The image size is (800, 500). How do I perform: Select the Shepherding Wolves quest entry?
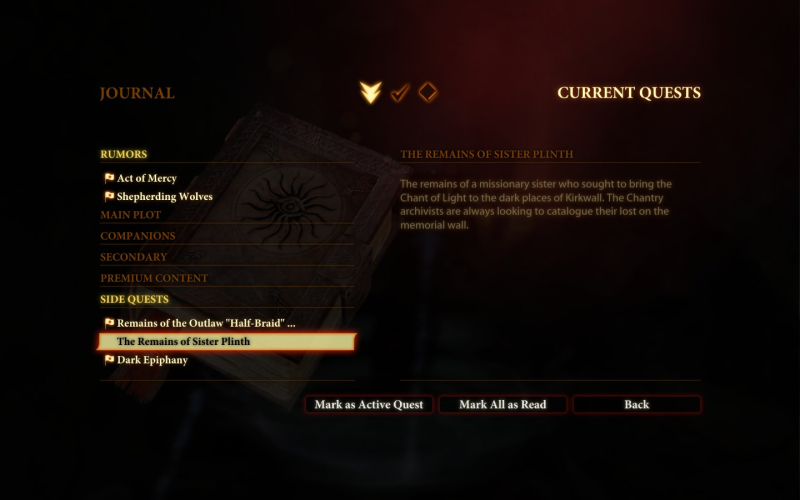pyautogui.click(x=164, y=197)
